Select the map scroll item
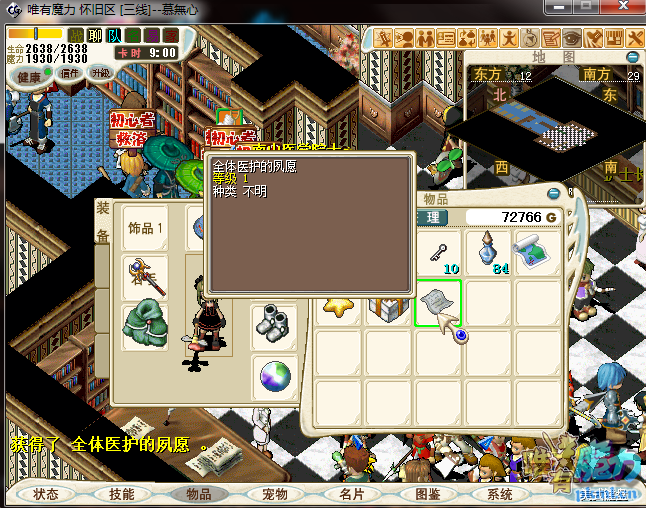This screenshot has width=646, height=508. tap(536, 252)
